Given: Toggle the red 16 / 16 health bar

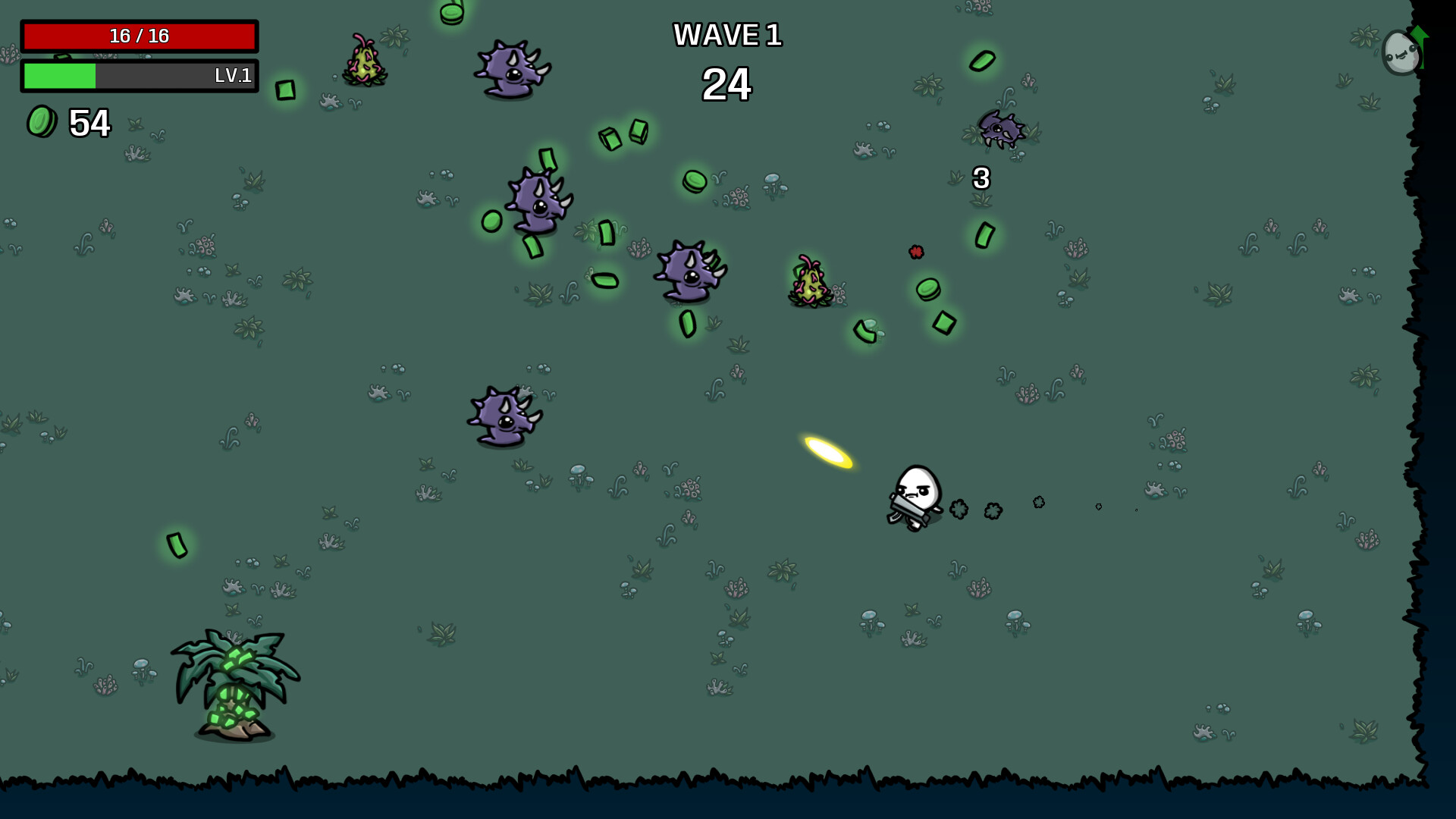Looking at the screenshot, I should (x=140, y=34).
